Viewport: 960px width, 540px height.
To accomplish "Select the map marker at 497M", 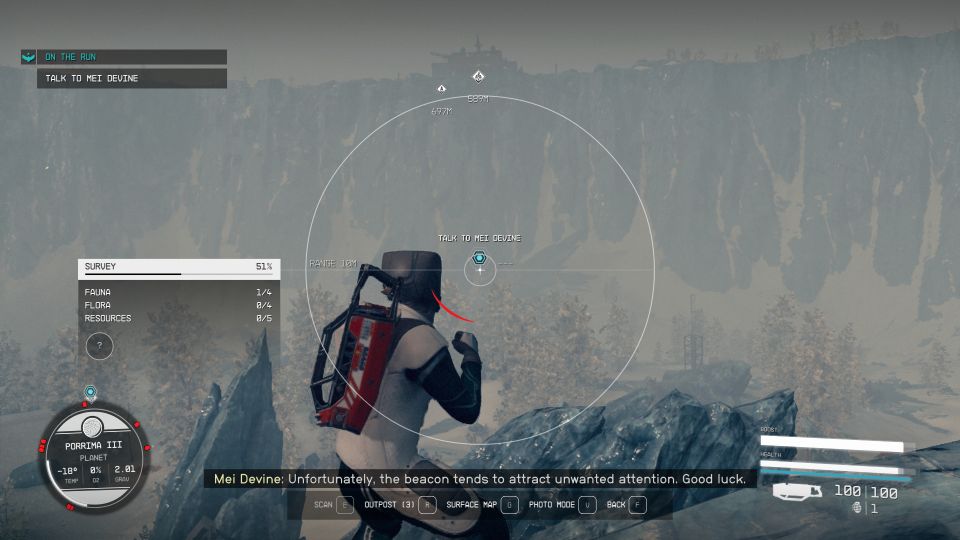I will click(x=441, y=89).
